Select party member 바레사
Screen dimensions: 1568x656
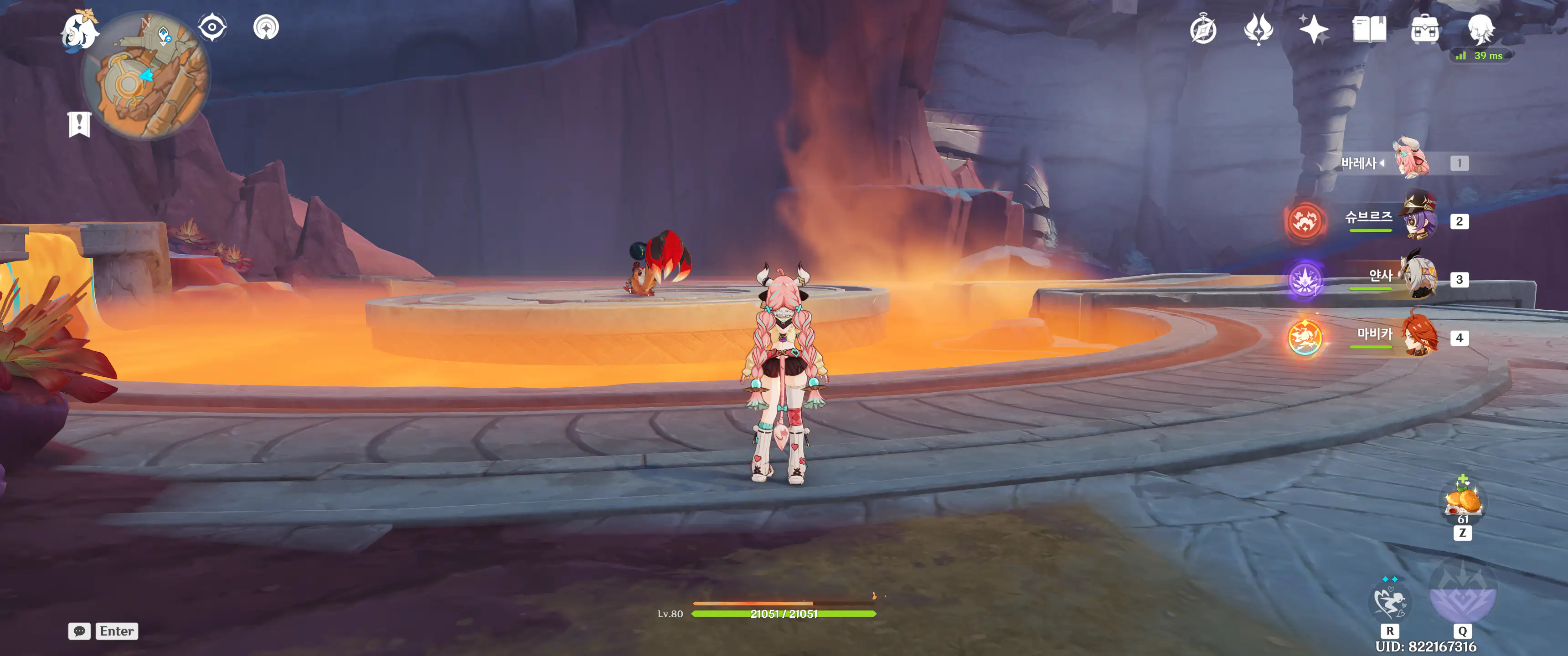[x=1411, y=162]
